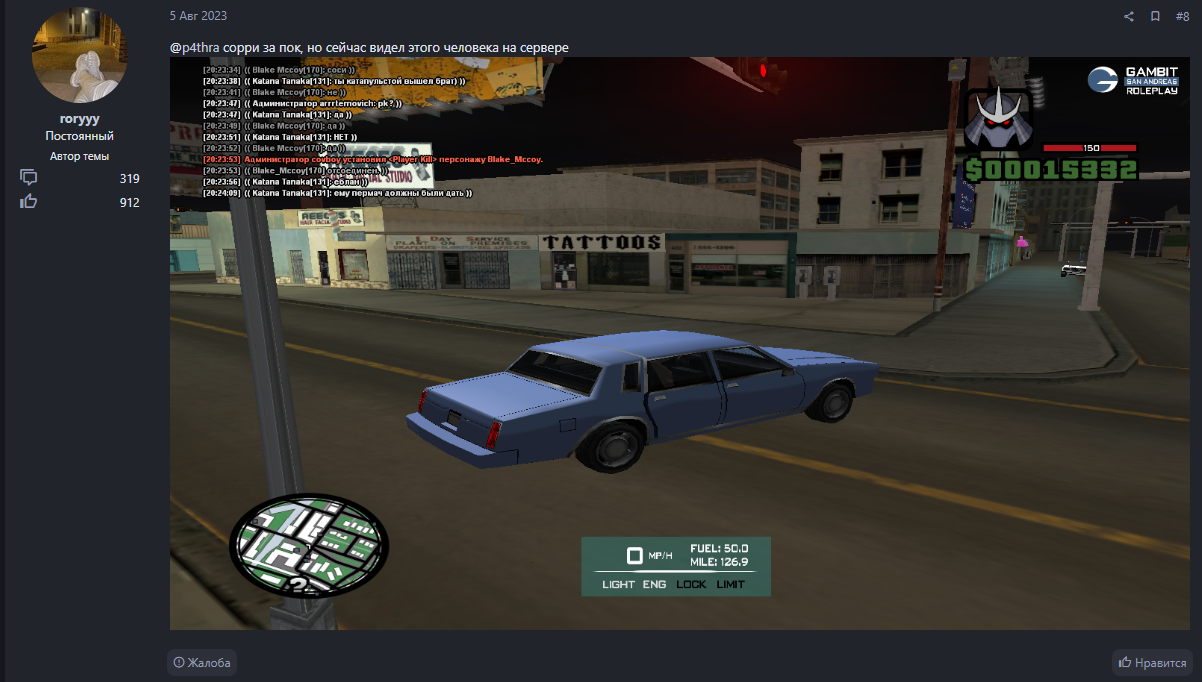
Task: Open rory's forum avatar
Action: click(80, 55)
